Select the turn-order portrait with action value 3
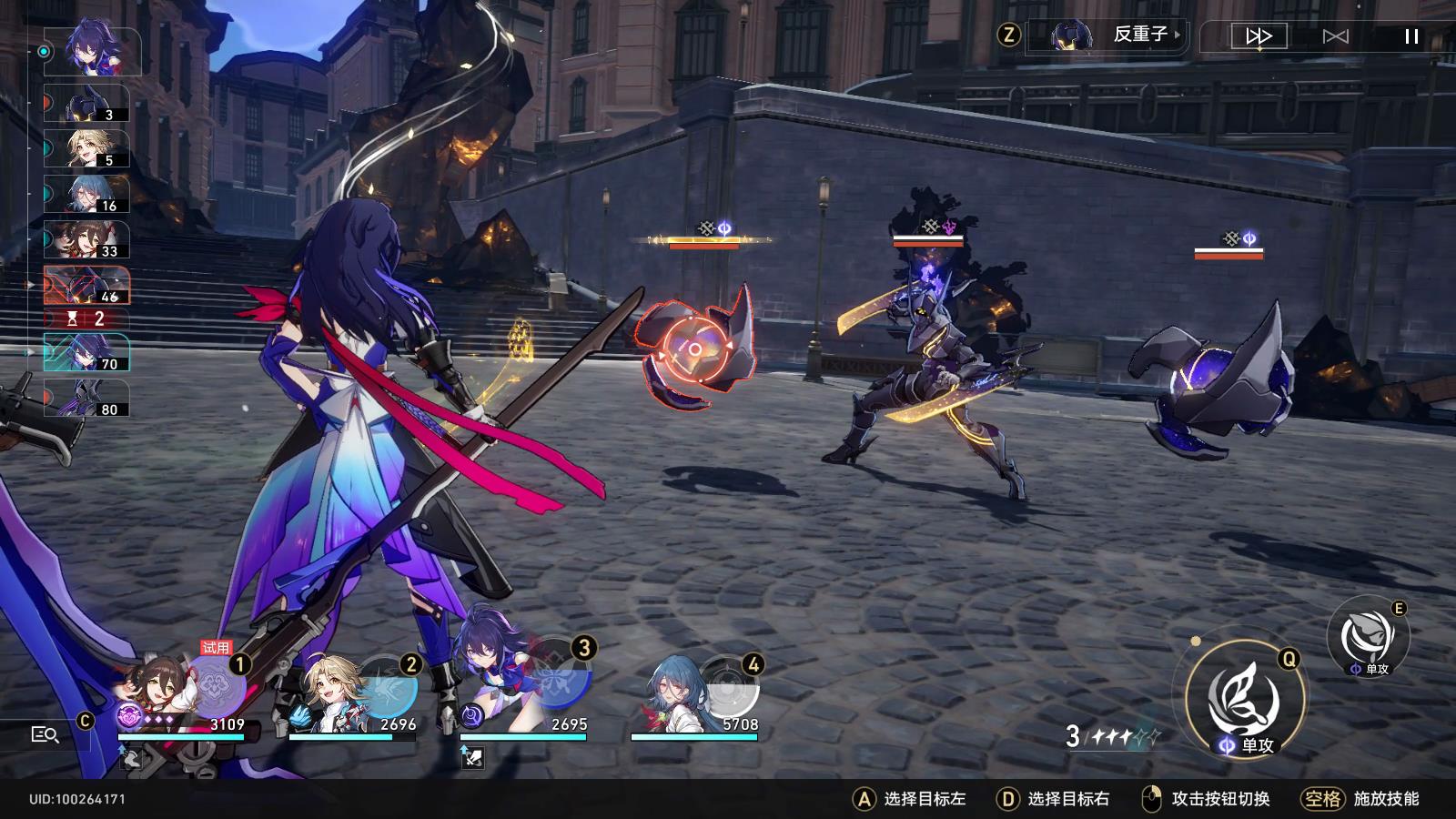Viewport: 1456px width, 819px height. point(87,104)
